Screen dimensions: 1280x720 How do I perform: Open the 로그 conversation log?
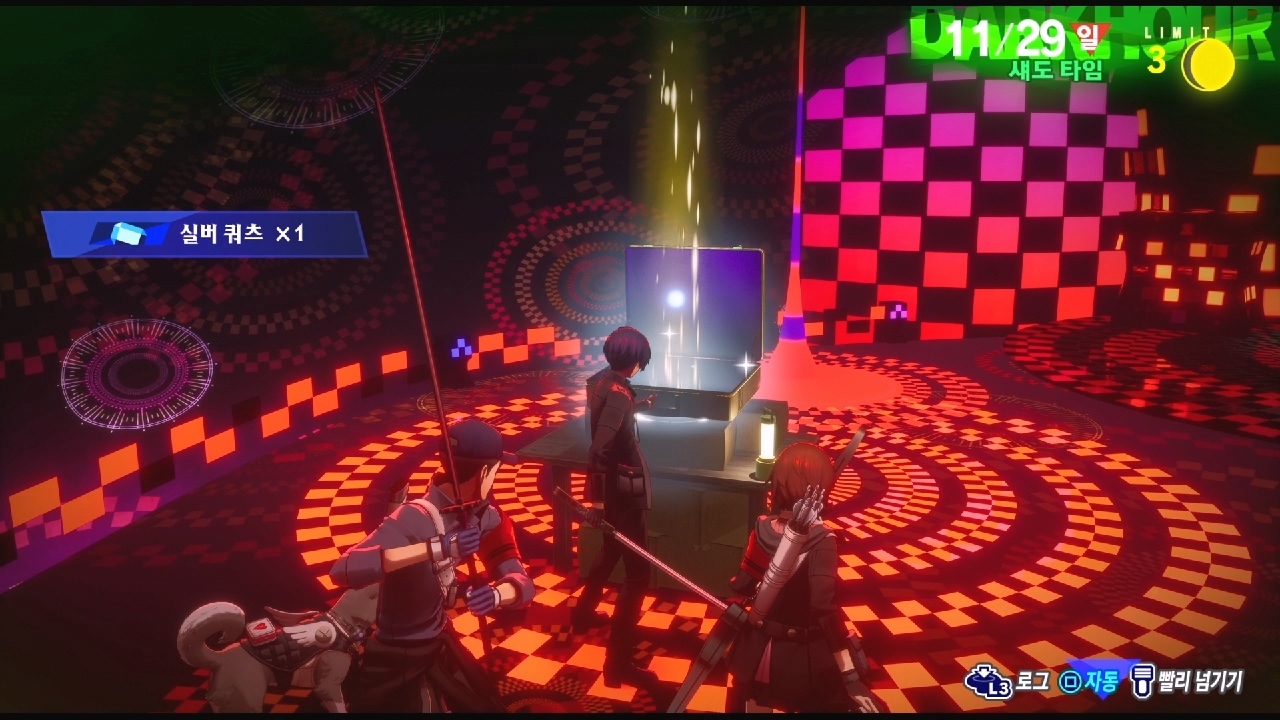1008,682
